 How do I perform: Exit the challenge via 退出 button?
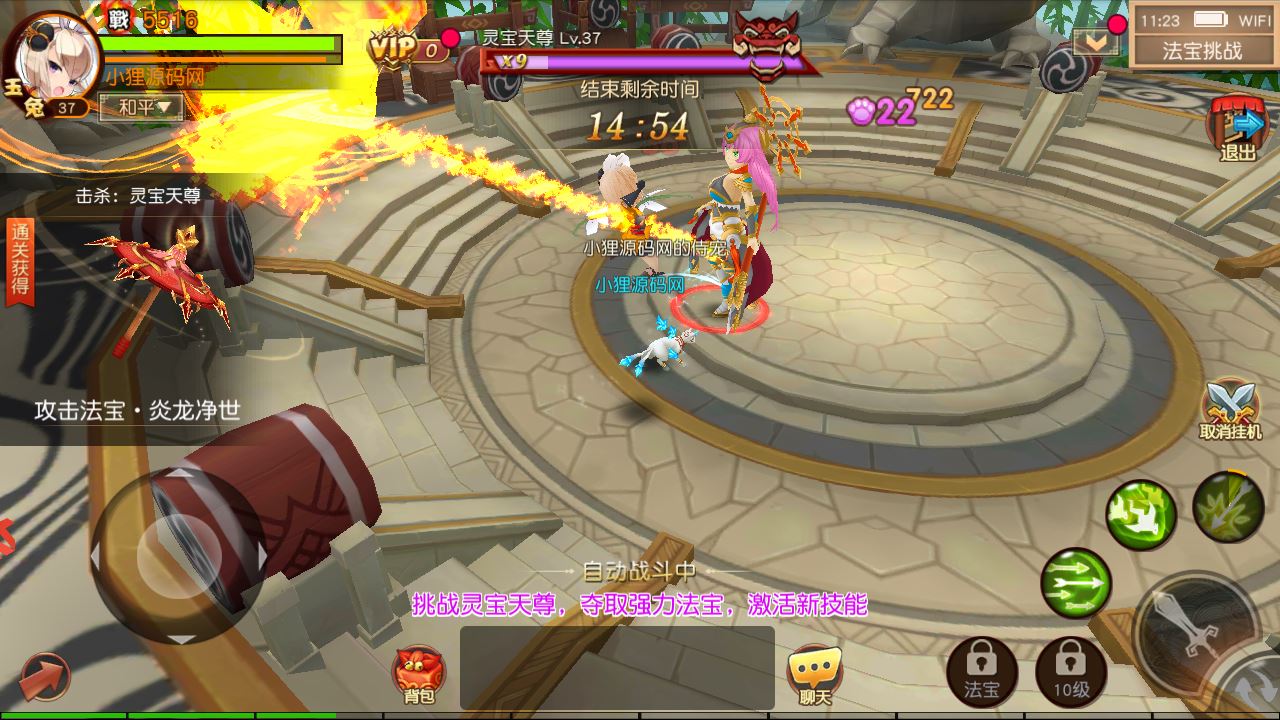coord(1238,130)
